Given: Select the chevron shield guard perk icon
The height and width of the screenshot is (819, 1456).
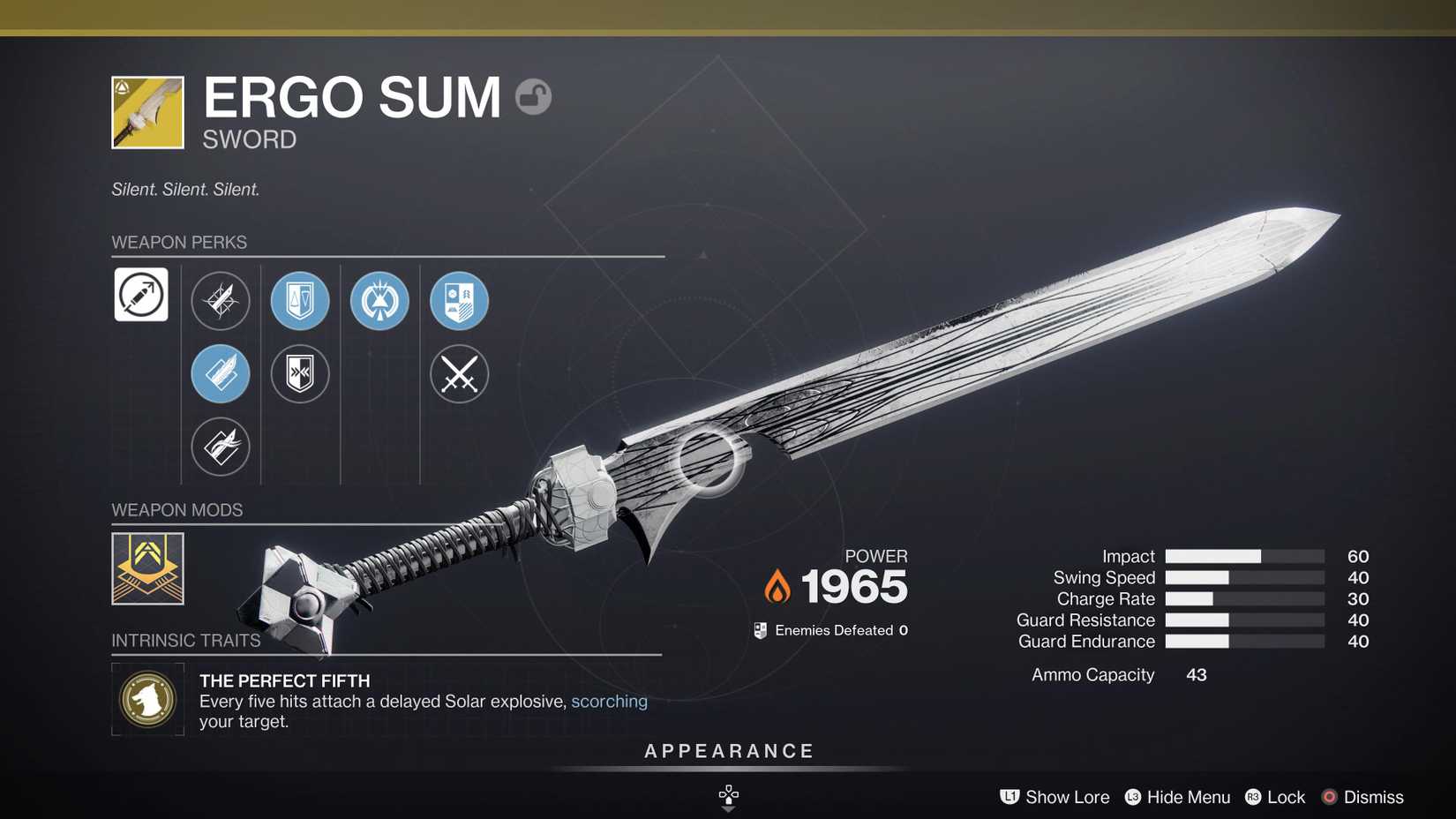Looking at the screenshot, I should pos(300,374).
